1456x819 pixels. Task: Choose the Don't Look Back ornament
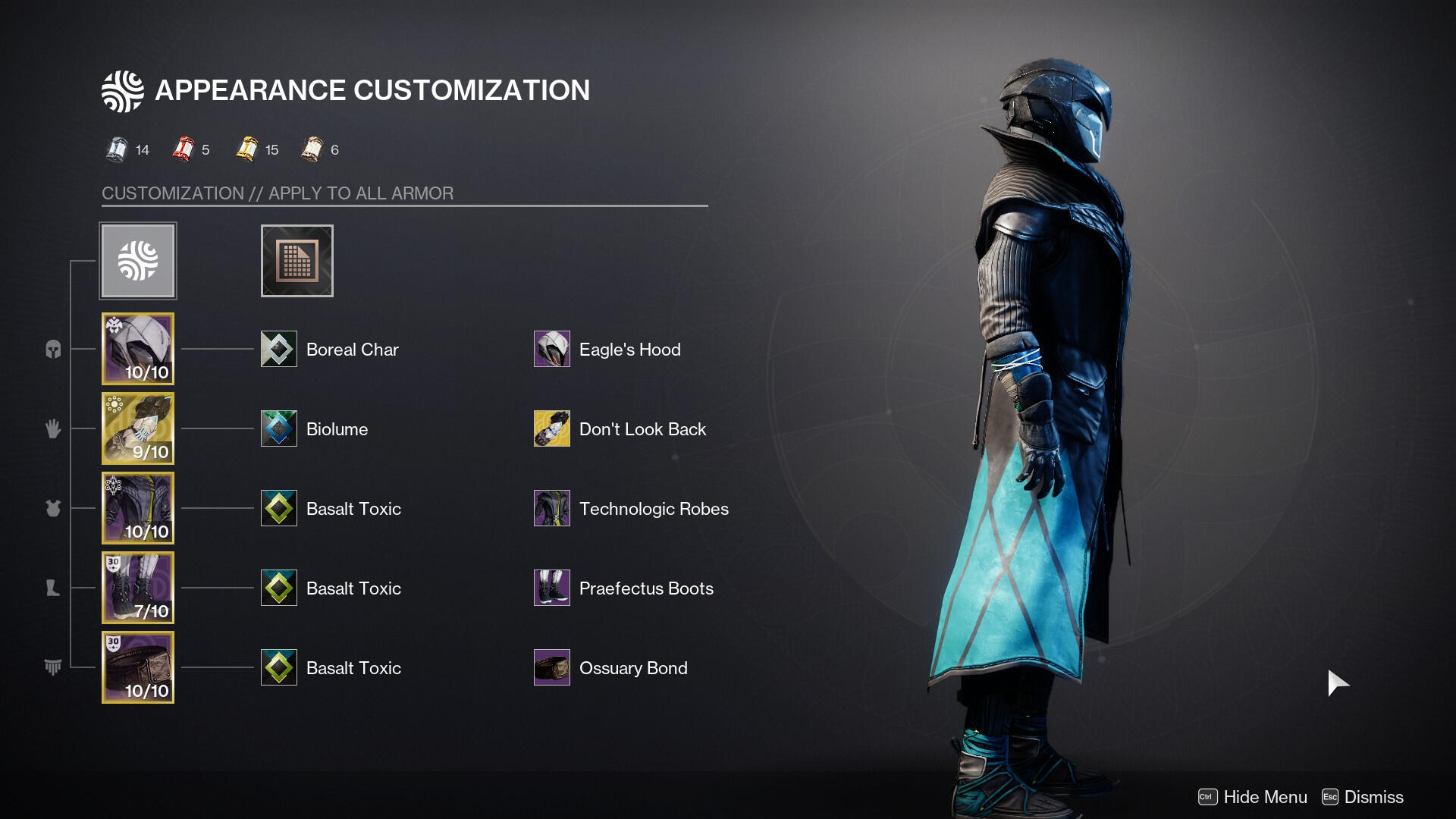coord(552,428)
